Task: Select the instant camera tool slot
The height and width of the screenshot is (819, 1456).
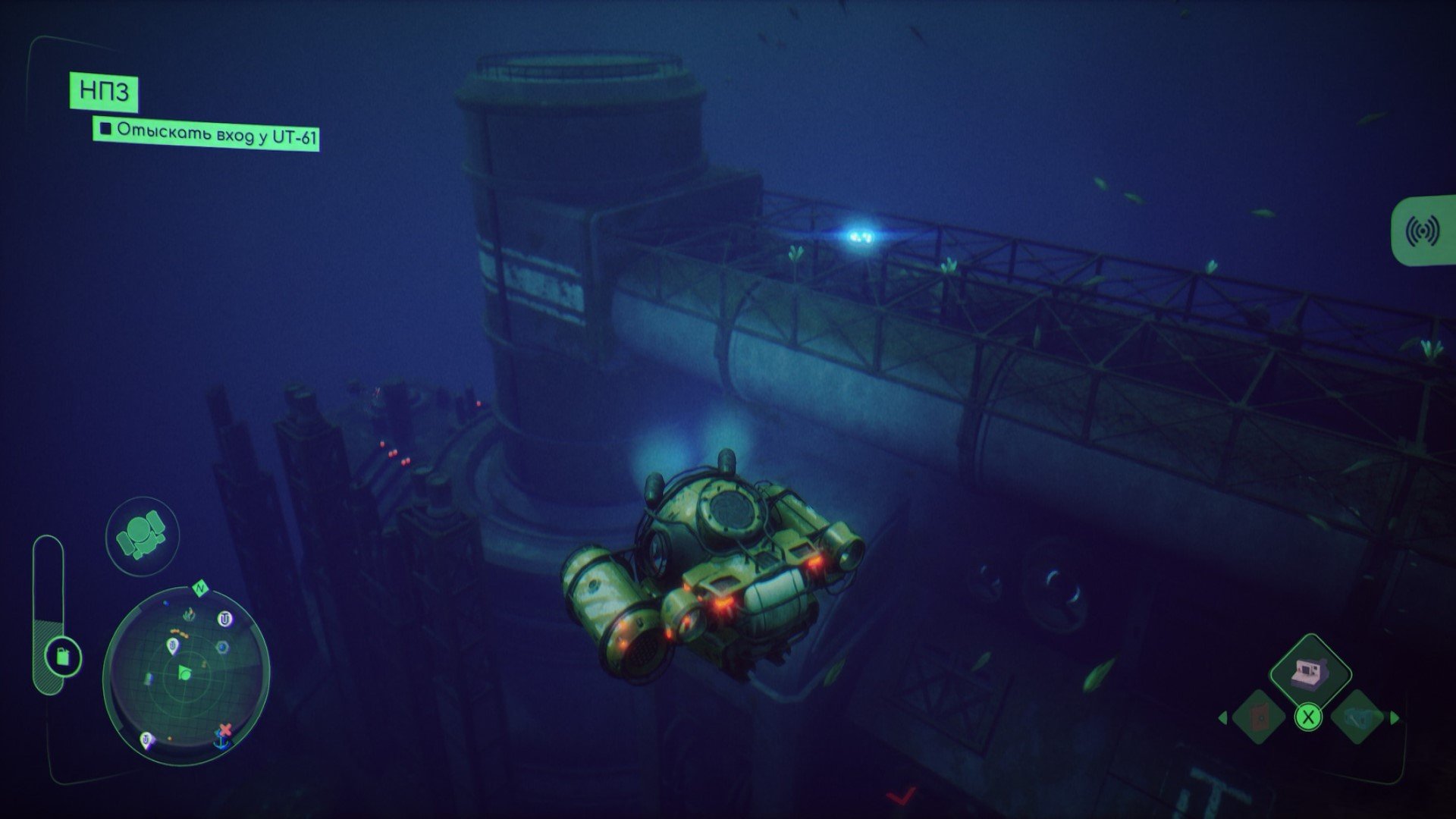Action: pos(1311,671)
